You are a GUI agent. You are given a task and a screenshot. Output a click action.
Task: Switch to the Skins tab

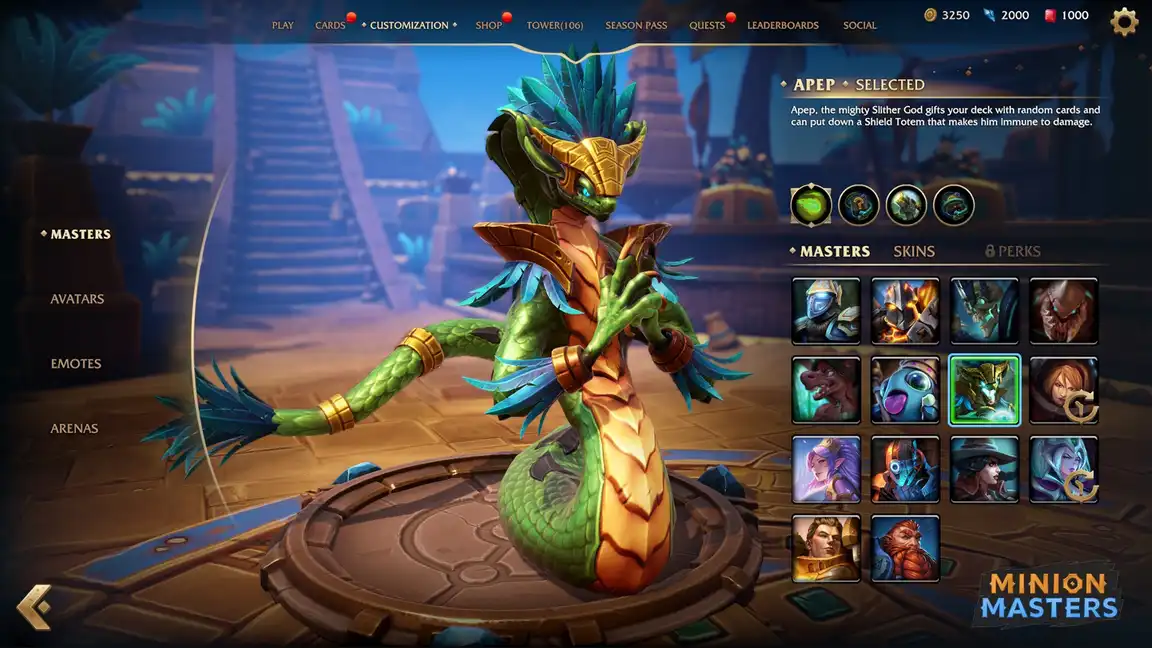pos(914,252)
